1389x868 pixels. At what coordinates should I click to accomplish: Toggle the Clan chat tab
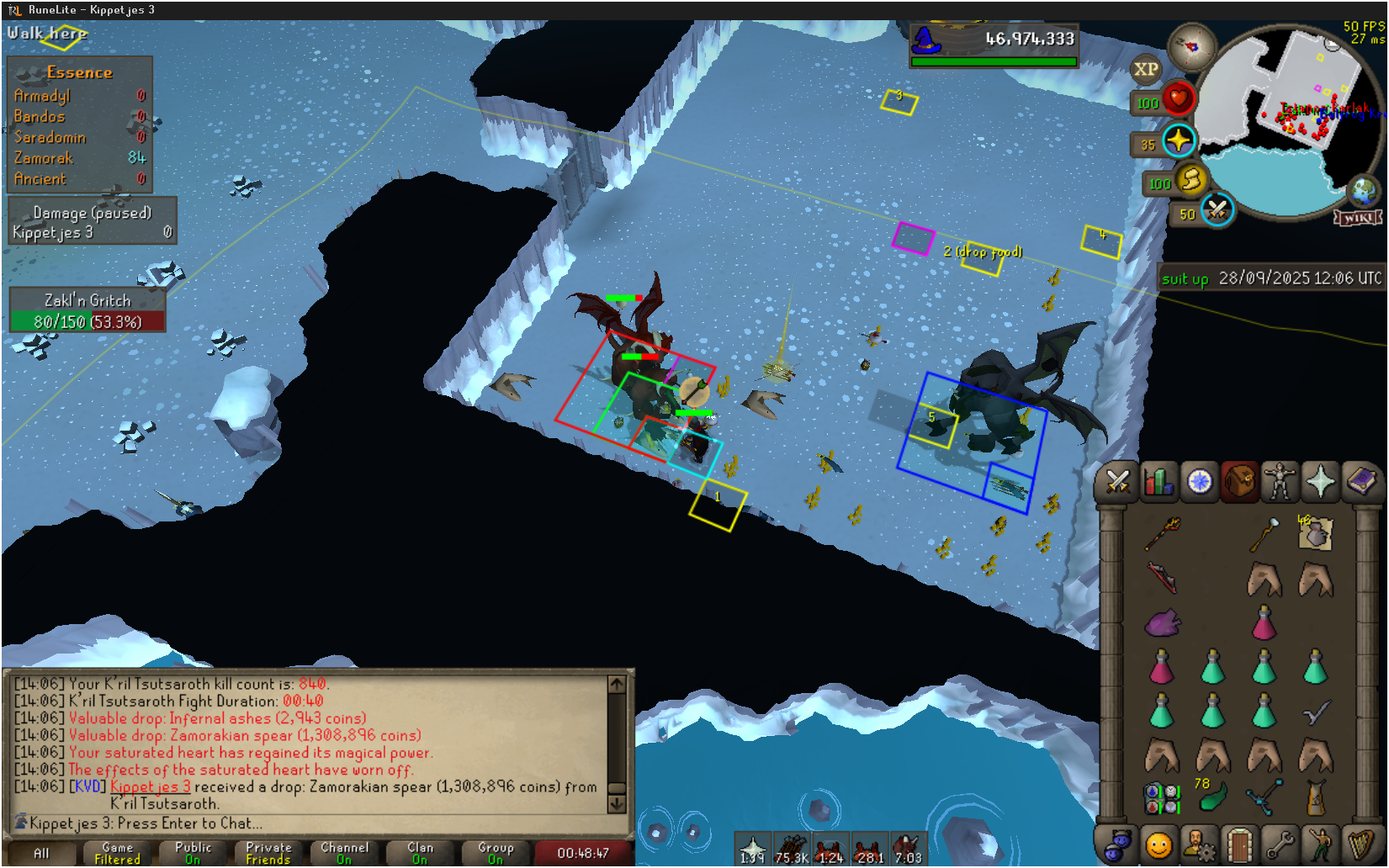[420, 853]
